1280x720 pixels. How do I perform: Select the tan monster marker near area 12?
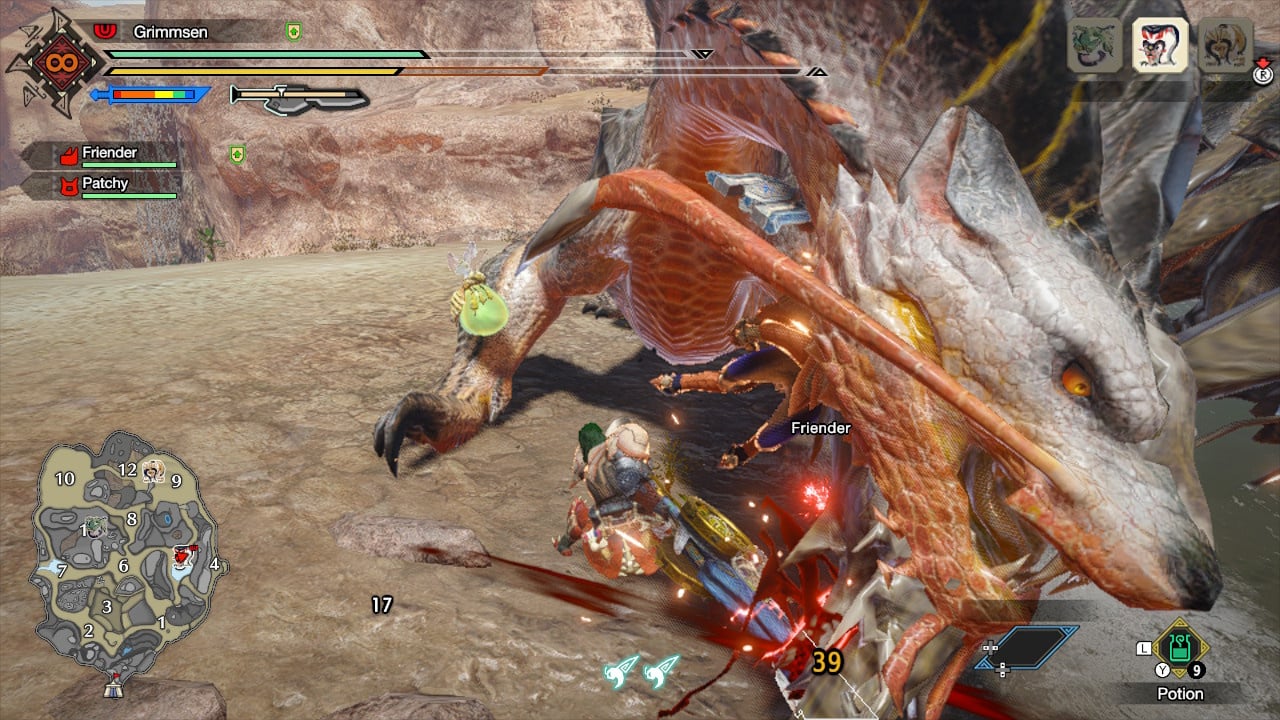[x=153, y=470]
